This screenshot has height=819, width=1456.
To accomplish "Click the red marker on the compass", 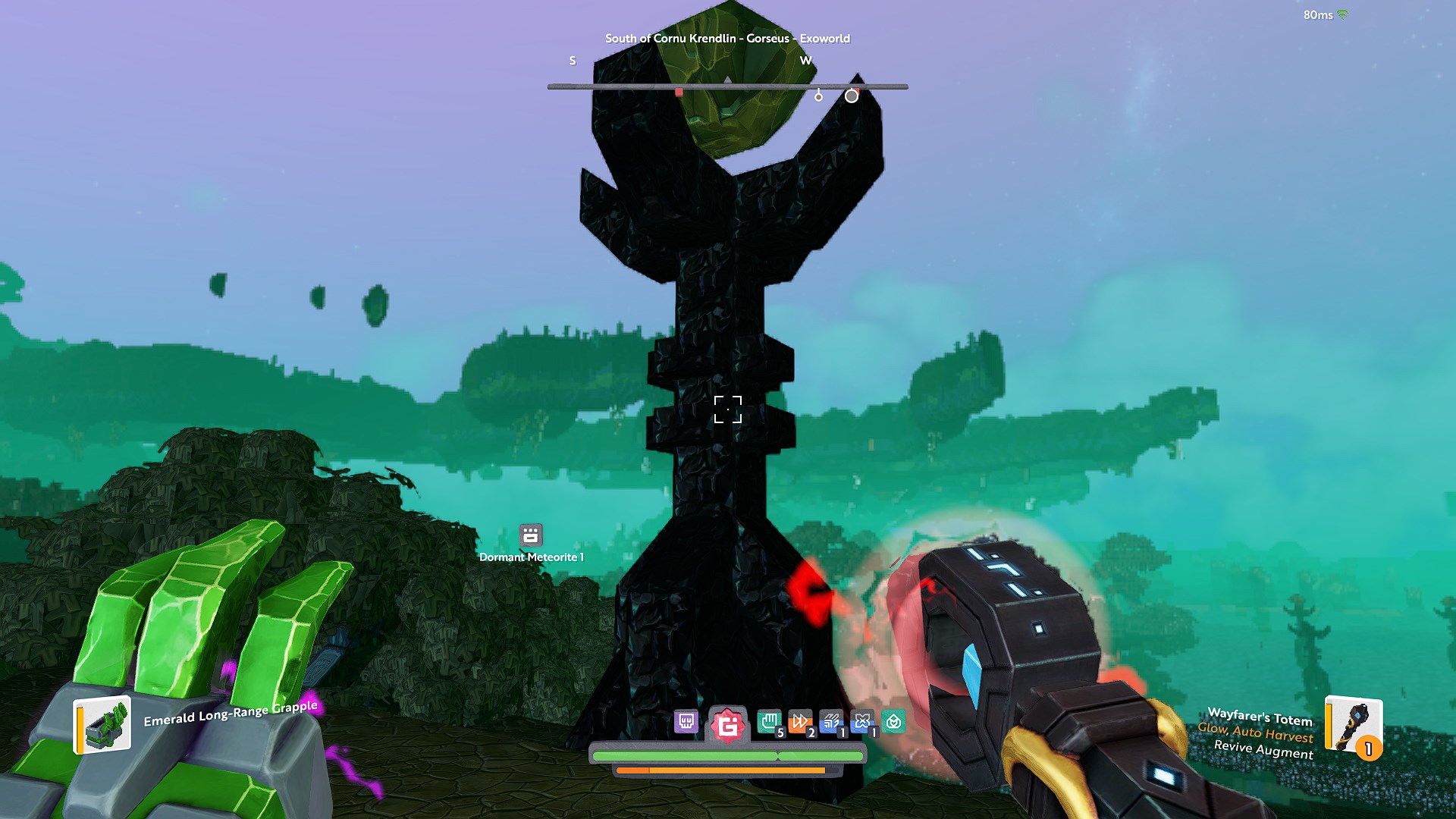I will (x=679, y=93).
